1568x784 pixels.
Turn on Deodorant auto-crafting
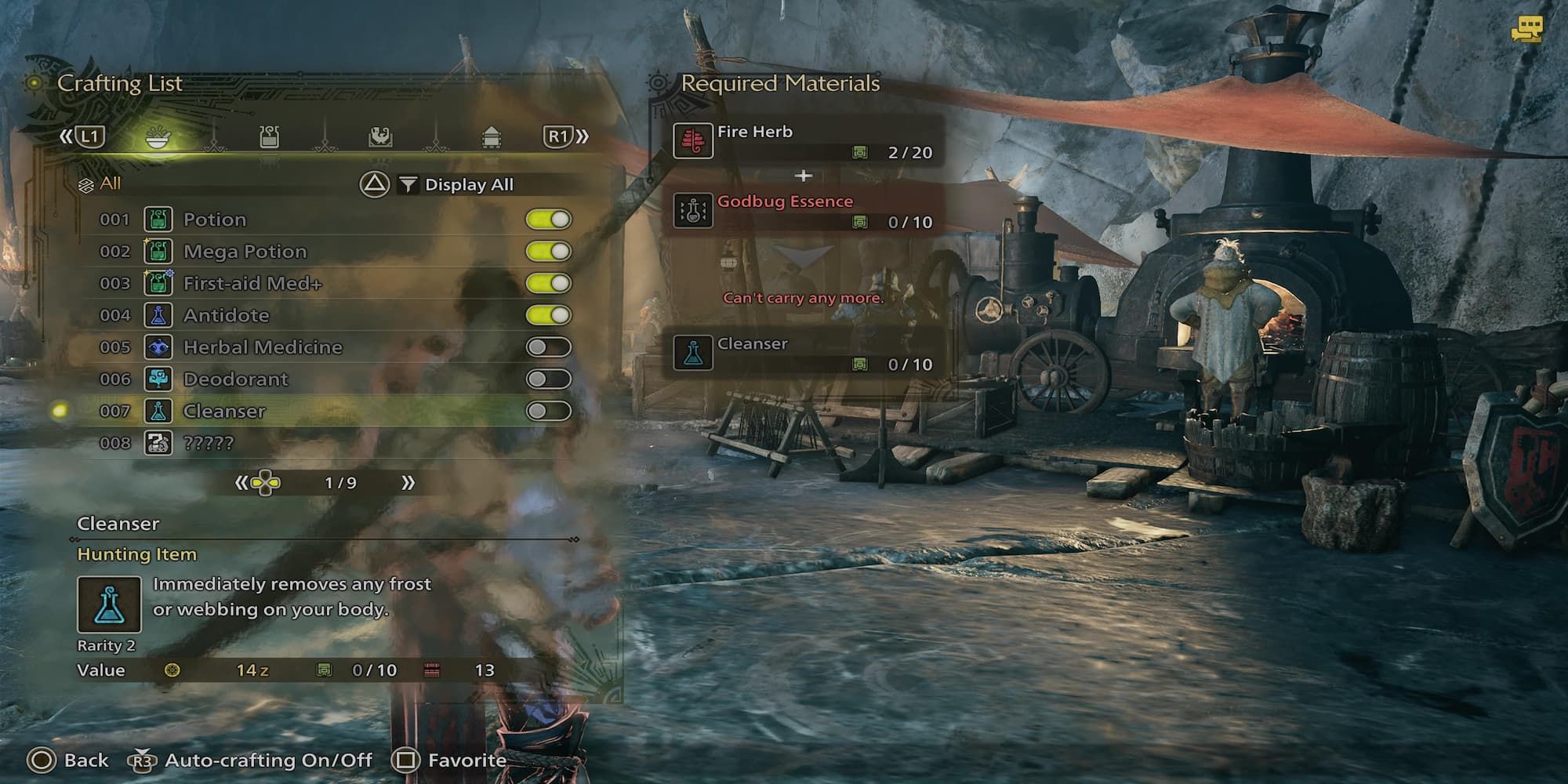(x=549, y=379)
